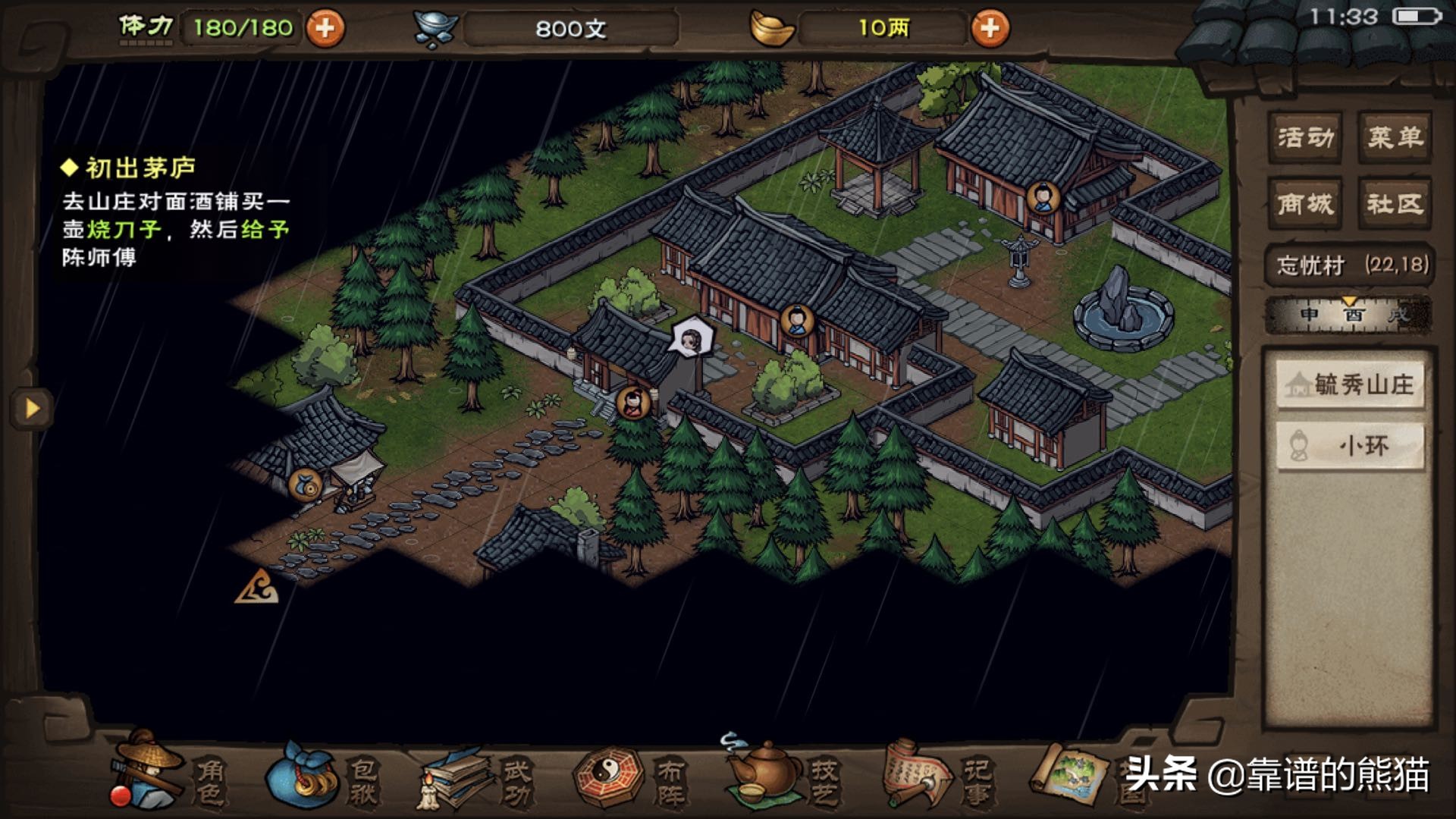The height and width of the screenshot is (819, 1456).
Task: Open the 社区 community button
Action: coord(1395,203)
